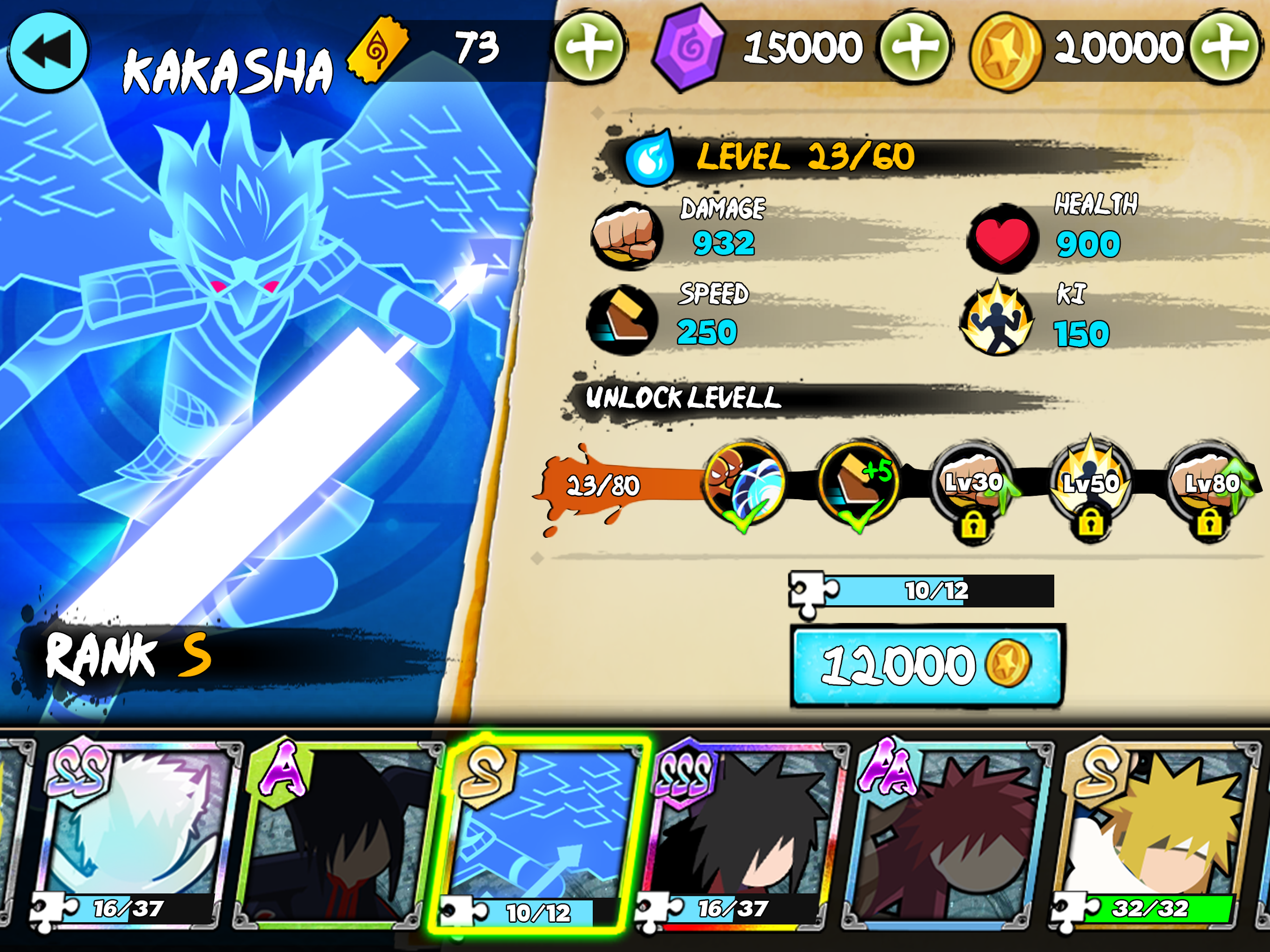Purchase upgrade for 12000 coins
The width and height of the screenshot is (1270, 952).
(x=927, y=666)
